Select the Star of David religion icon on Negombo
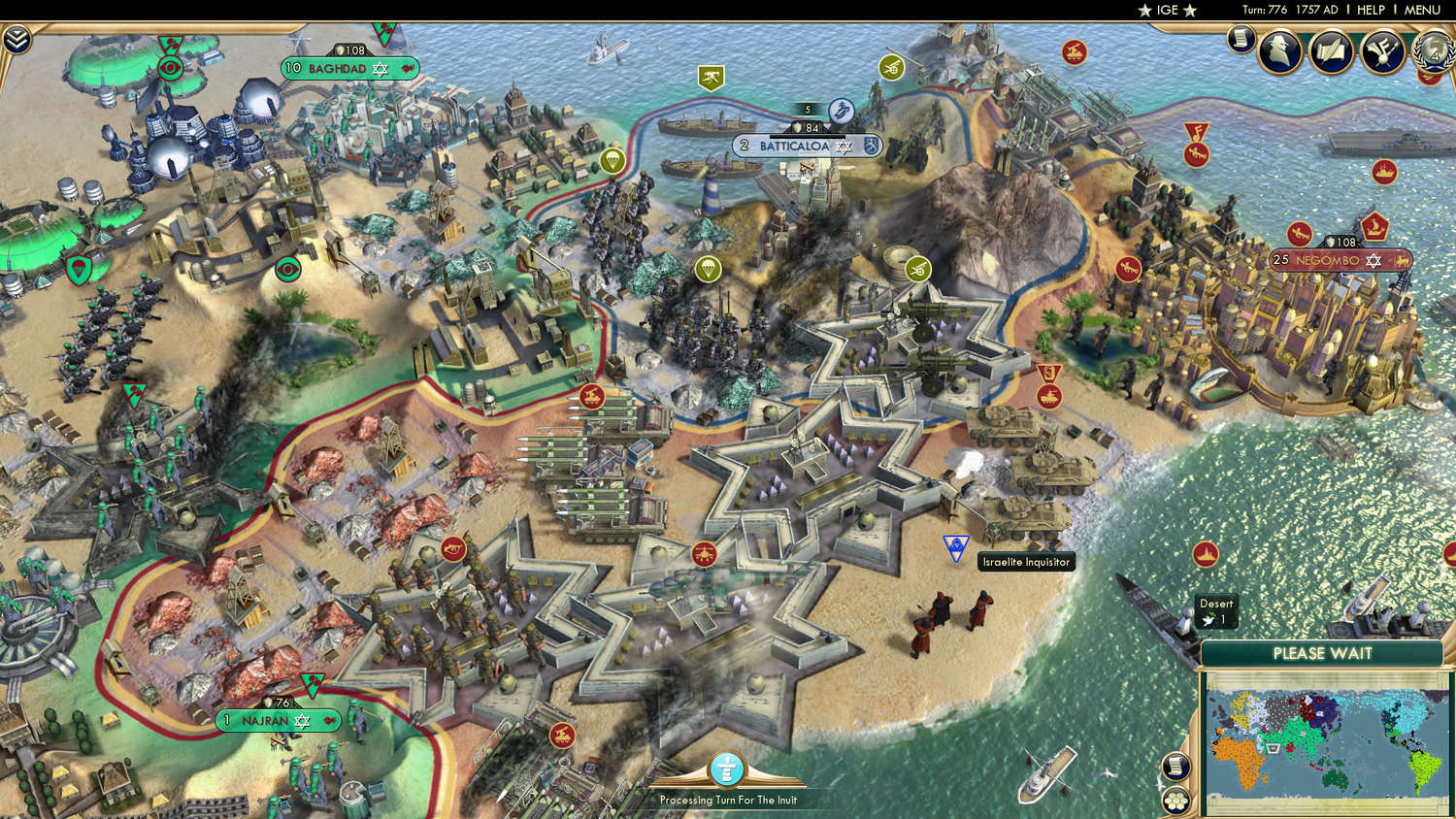Image resolution: width=1456 pixels, height=819 pixels. point(1373,261)
